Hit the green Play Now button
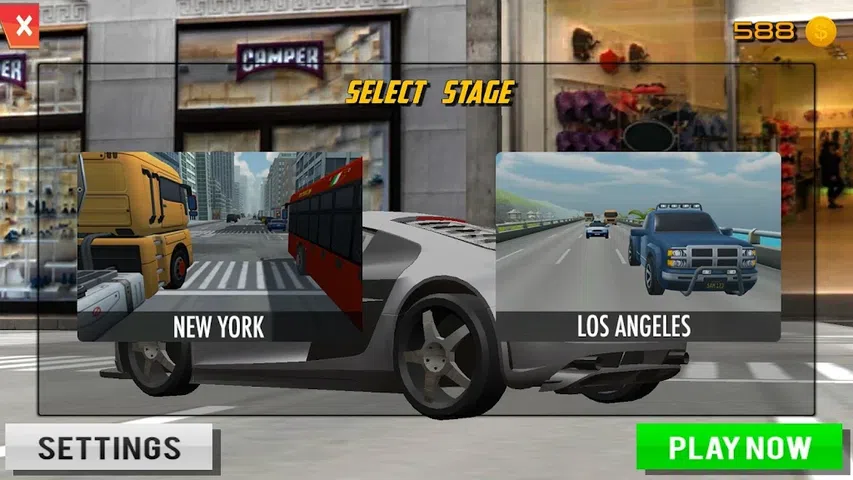This screenshot has height=480, width=853. click(x=739, y=447)
